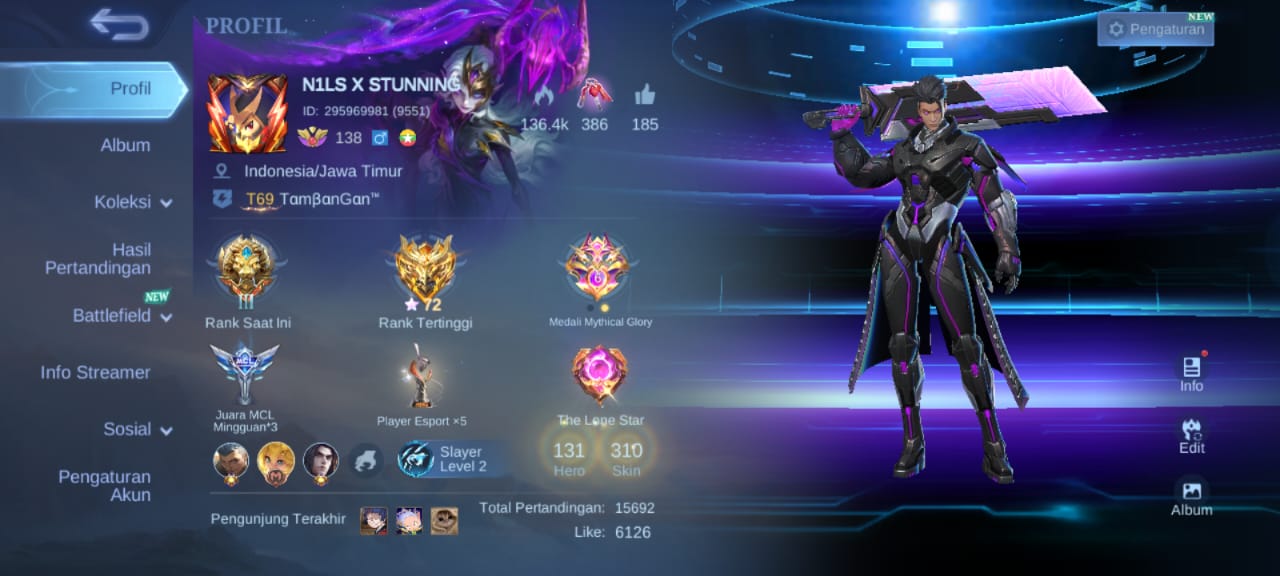The width and height of the screenshot is (1280, 576).
Task: Open the Album section in sidebar
Action: tap(125, 145)
